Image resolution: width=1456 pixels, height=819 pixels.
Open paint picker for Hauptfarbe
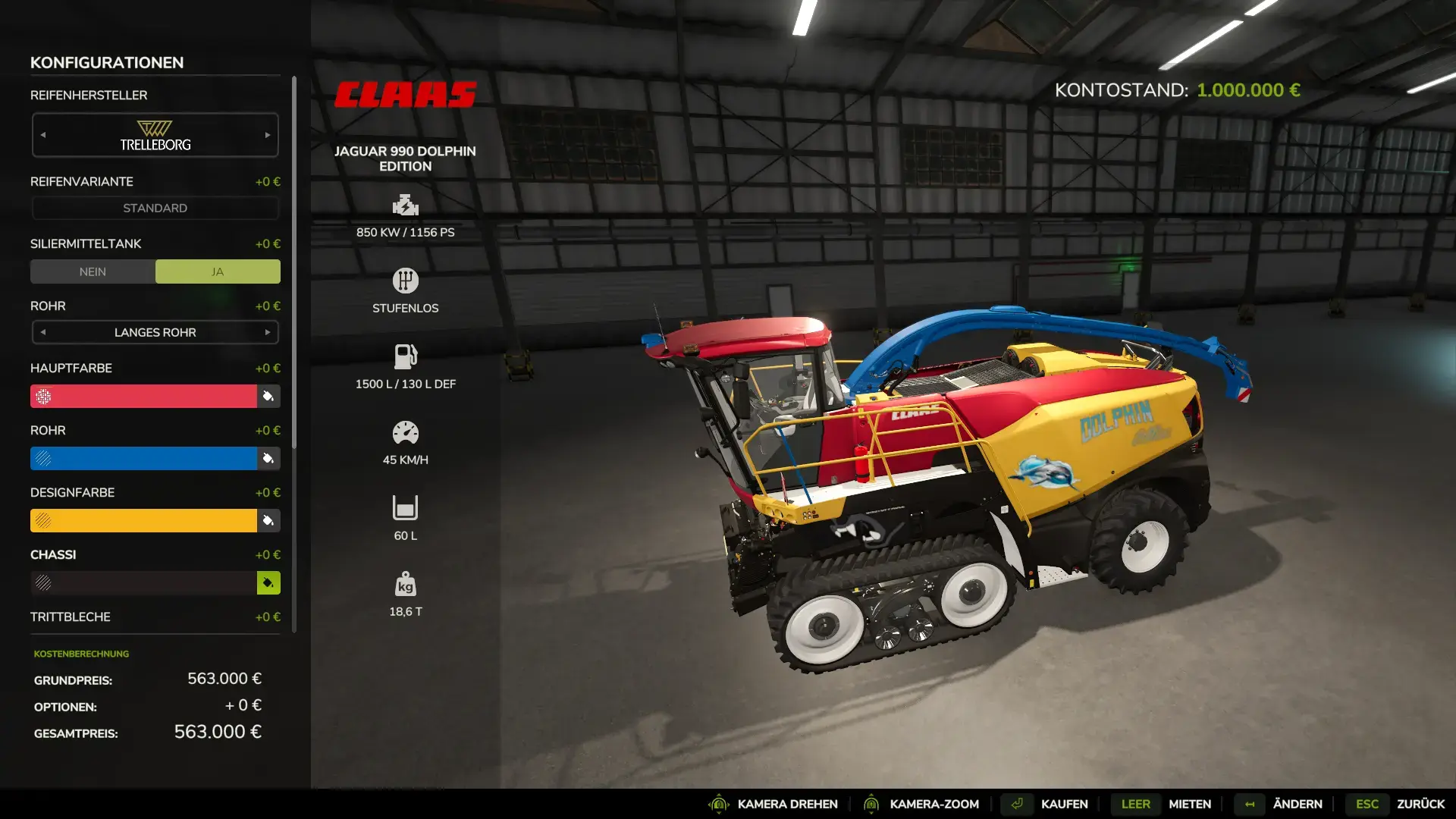point(268,396)
